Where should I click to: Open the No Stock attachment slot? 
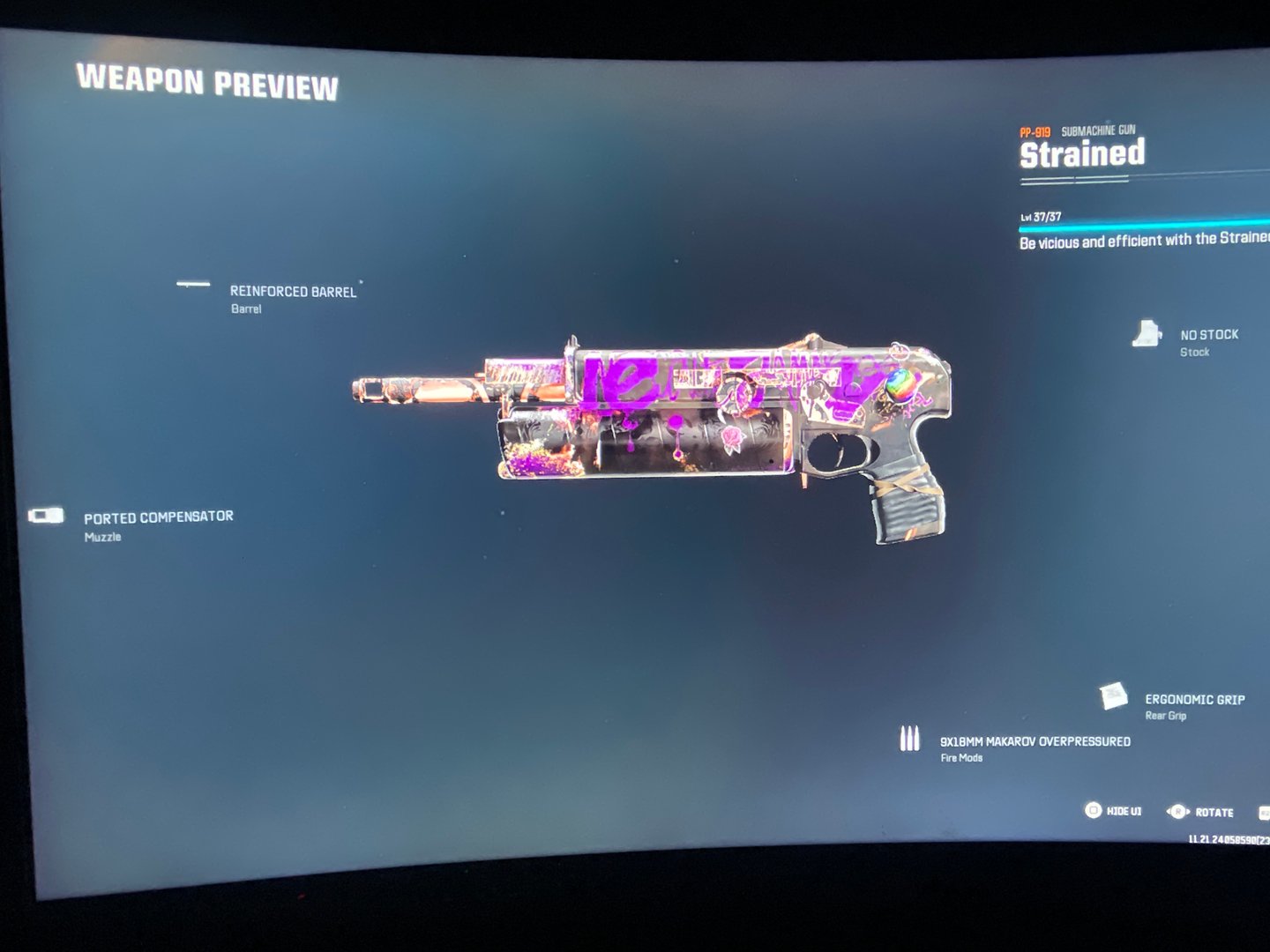[x=1208, y=335]
